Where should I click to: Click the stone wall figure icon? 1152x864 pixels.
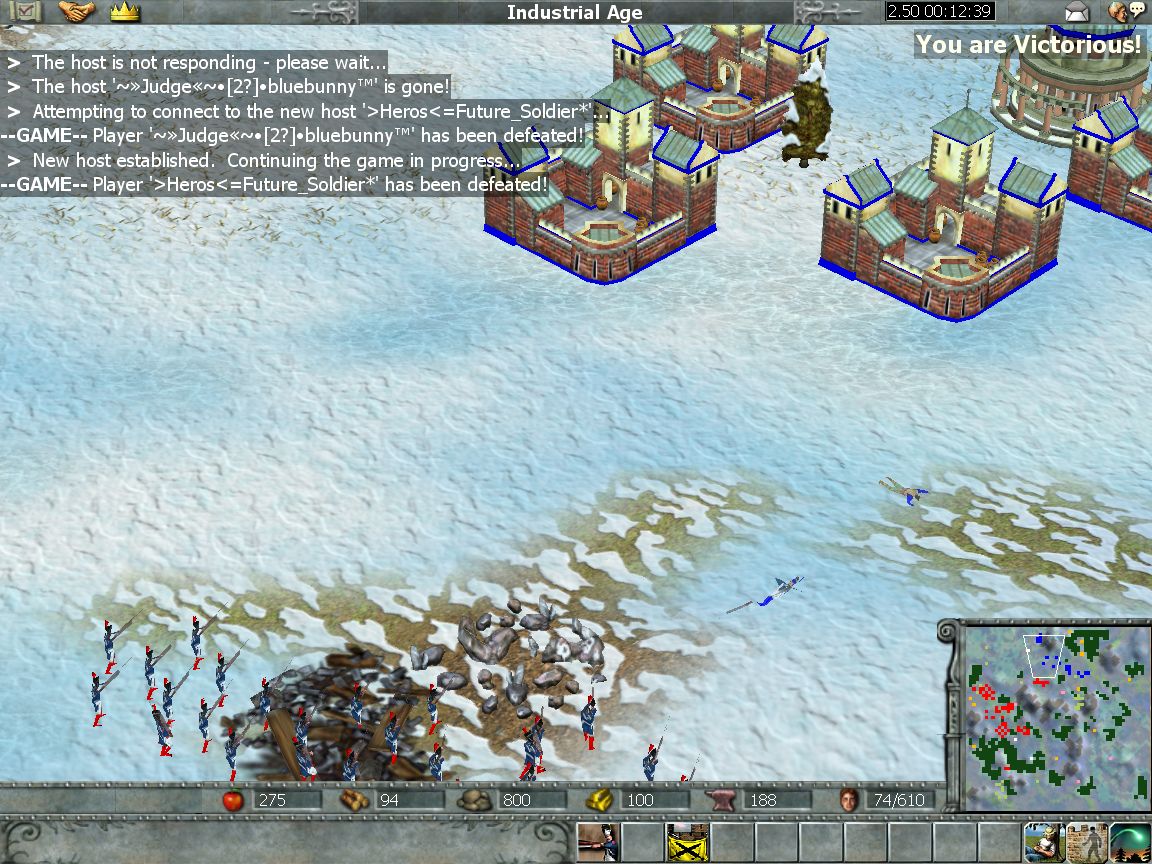click(1086, 842)
